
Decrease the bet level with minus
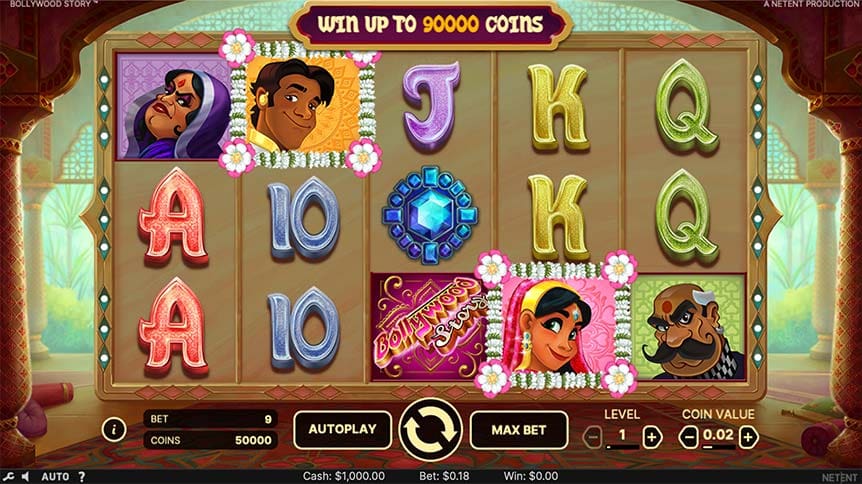tap(593, 436)
